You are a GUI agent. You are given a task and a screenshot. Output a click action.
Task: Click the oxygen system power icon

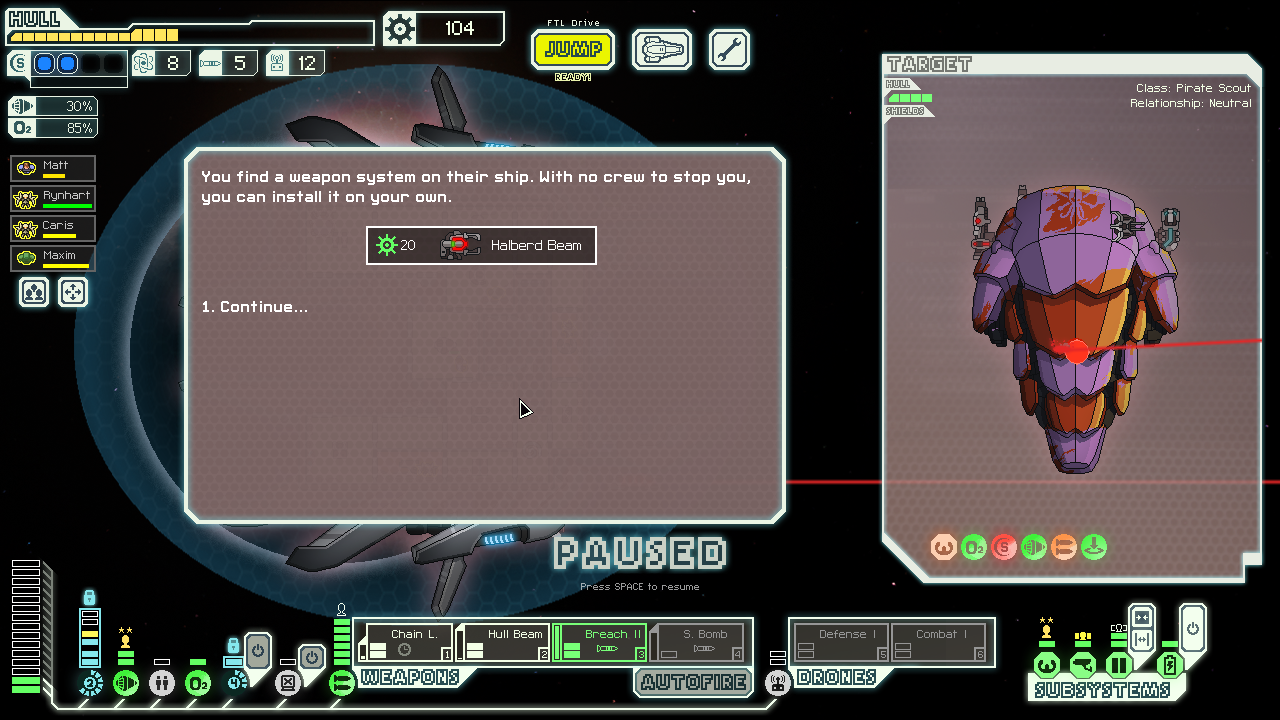[198, 684]
